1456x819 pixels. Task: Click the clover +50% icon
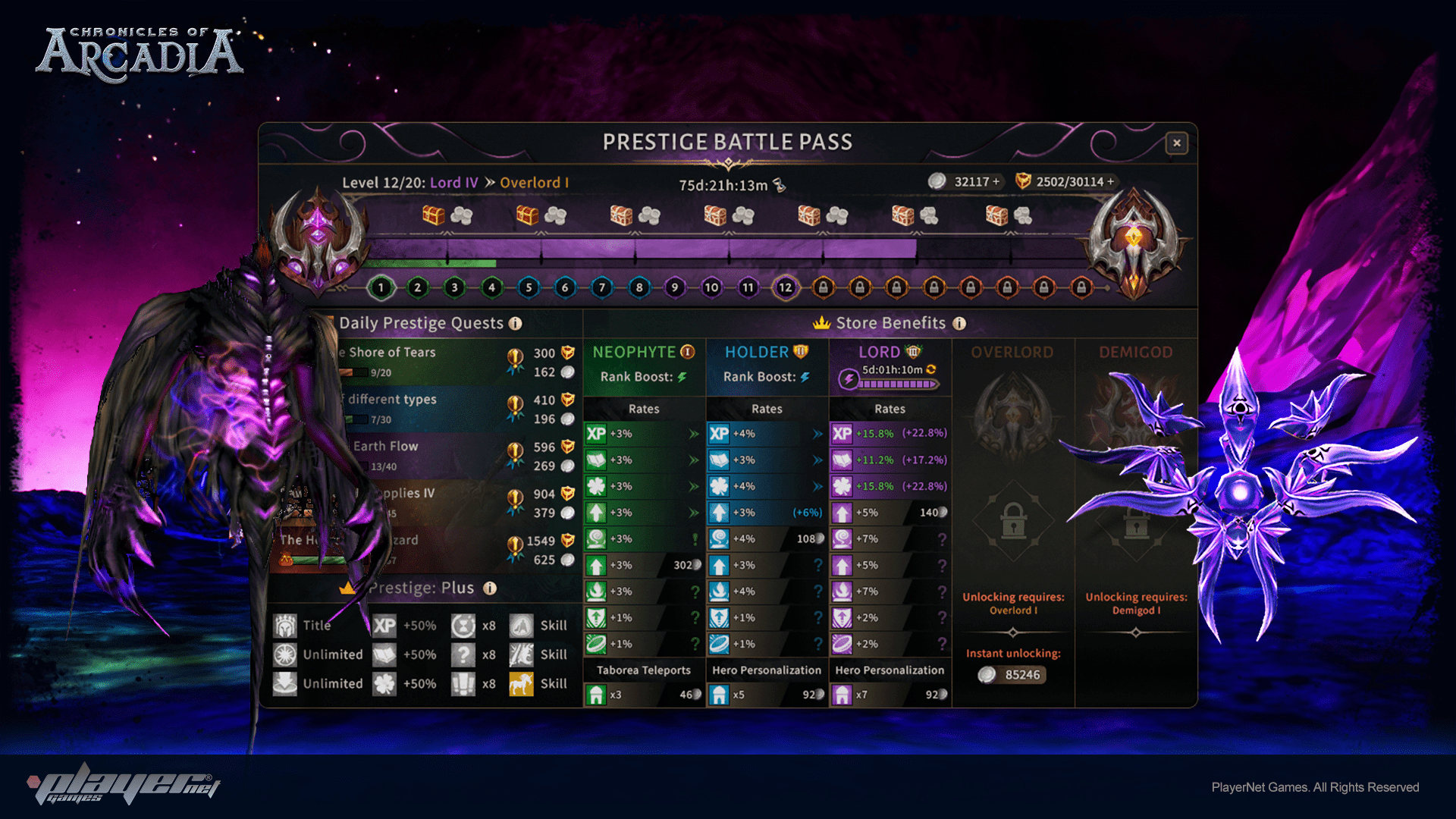tap(386, 683)
